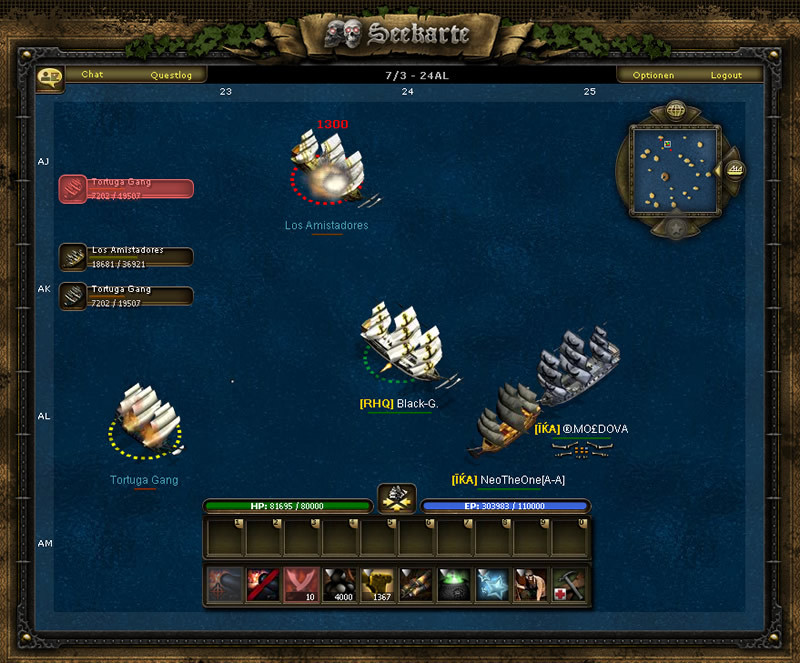Select the cannonballs slot showing 4000

point(341,585)
